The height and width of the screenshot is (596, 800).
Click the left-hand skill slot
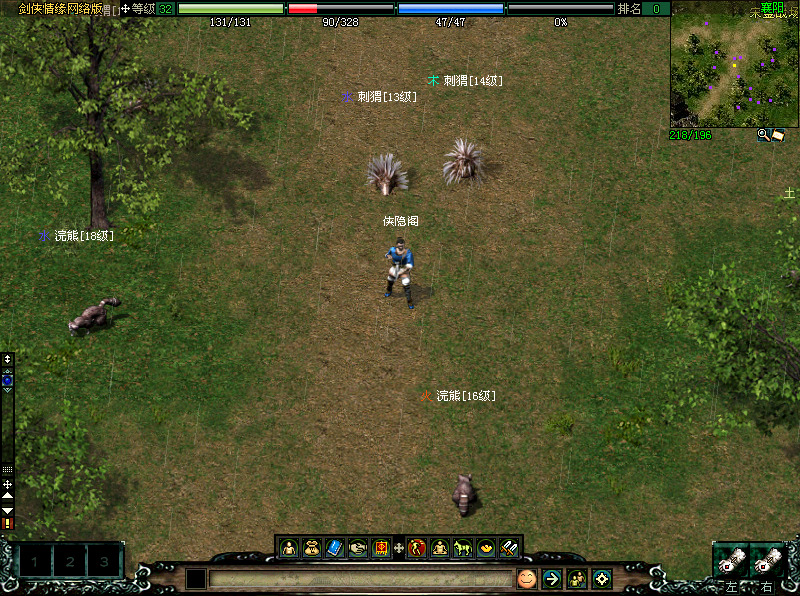pyautogui.click(x=730, y=561)
